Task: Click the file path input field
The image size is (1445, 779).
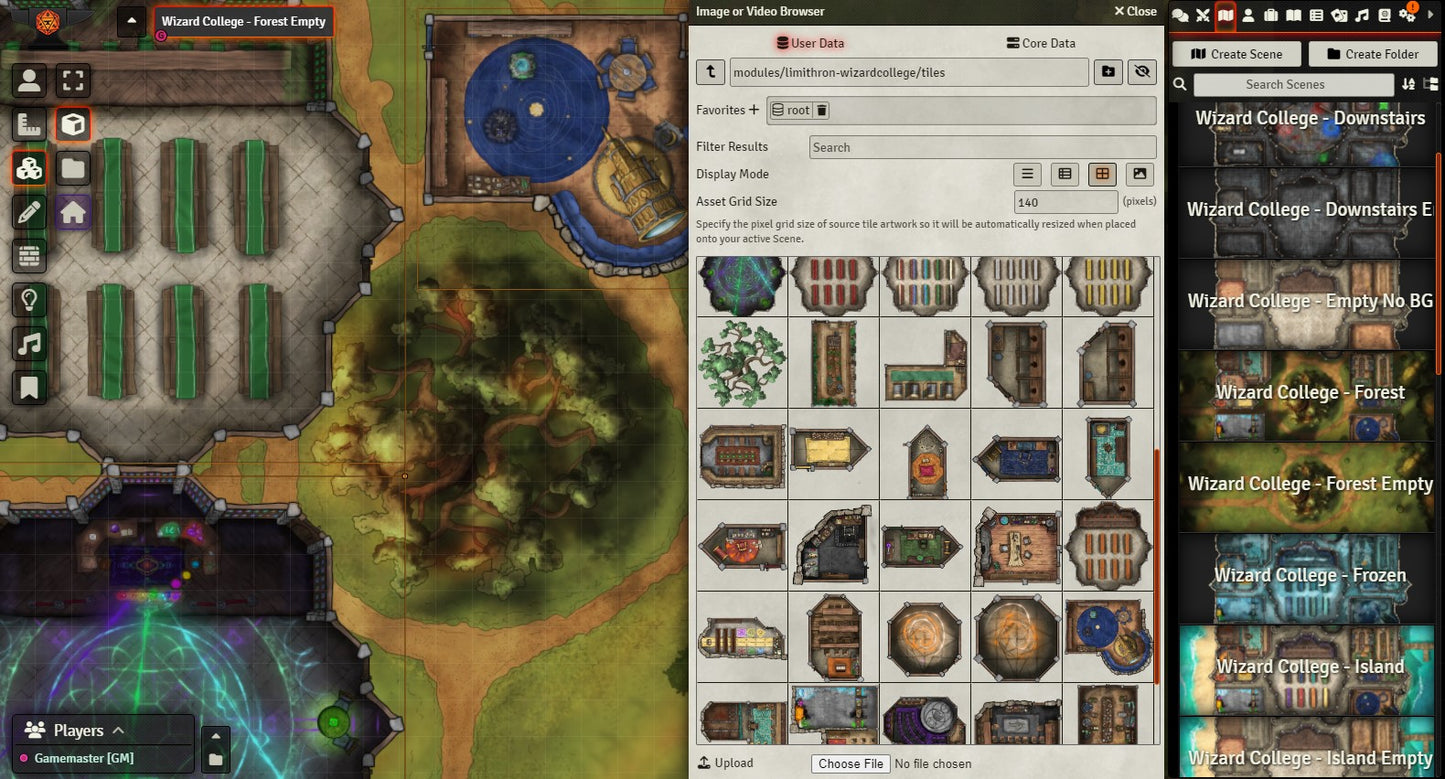Action: point(908,72)
